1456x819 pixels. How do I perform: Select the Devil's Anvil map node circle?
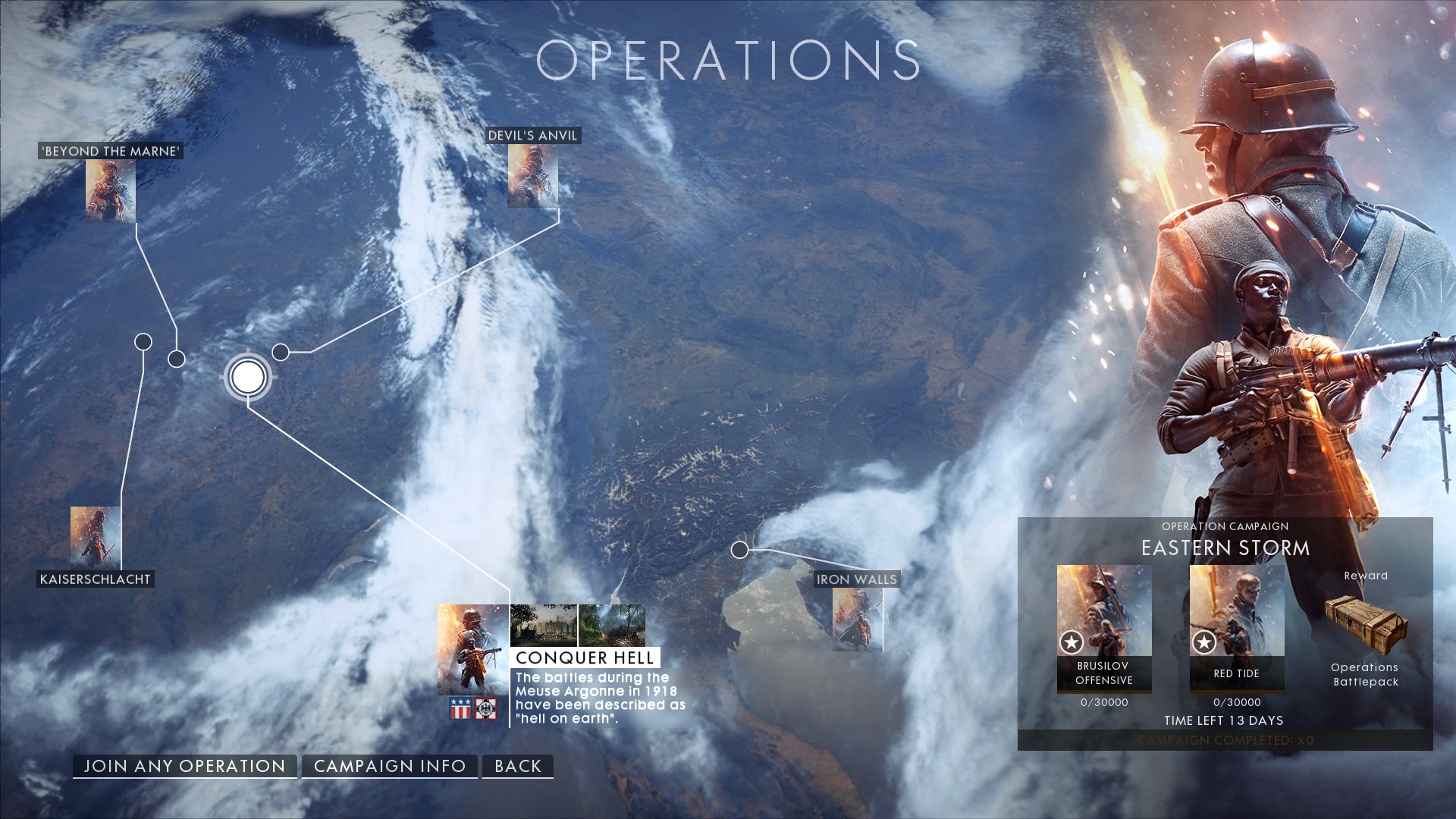[280, 351]
